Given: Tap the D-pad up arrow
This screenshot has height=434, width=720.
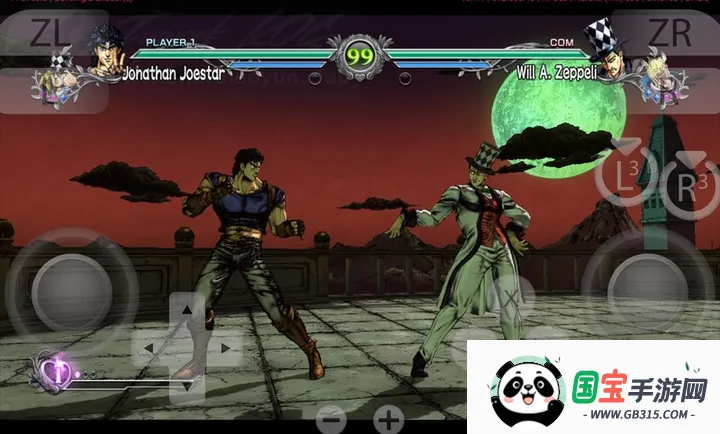Looking at the screenshot, I should 187,310.
